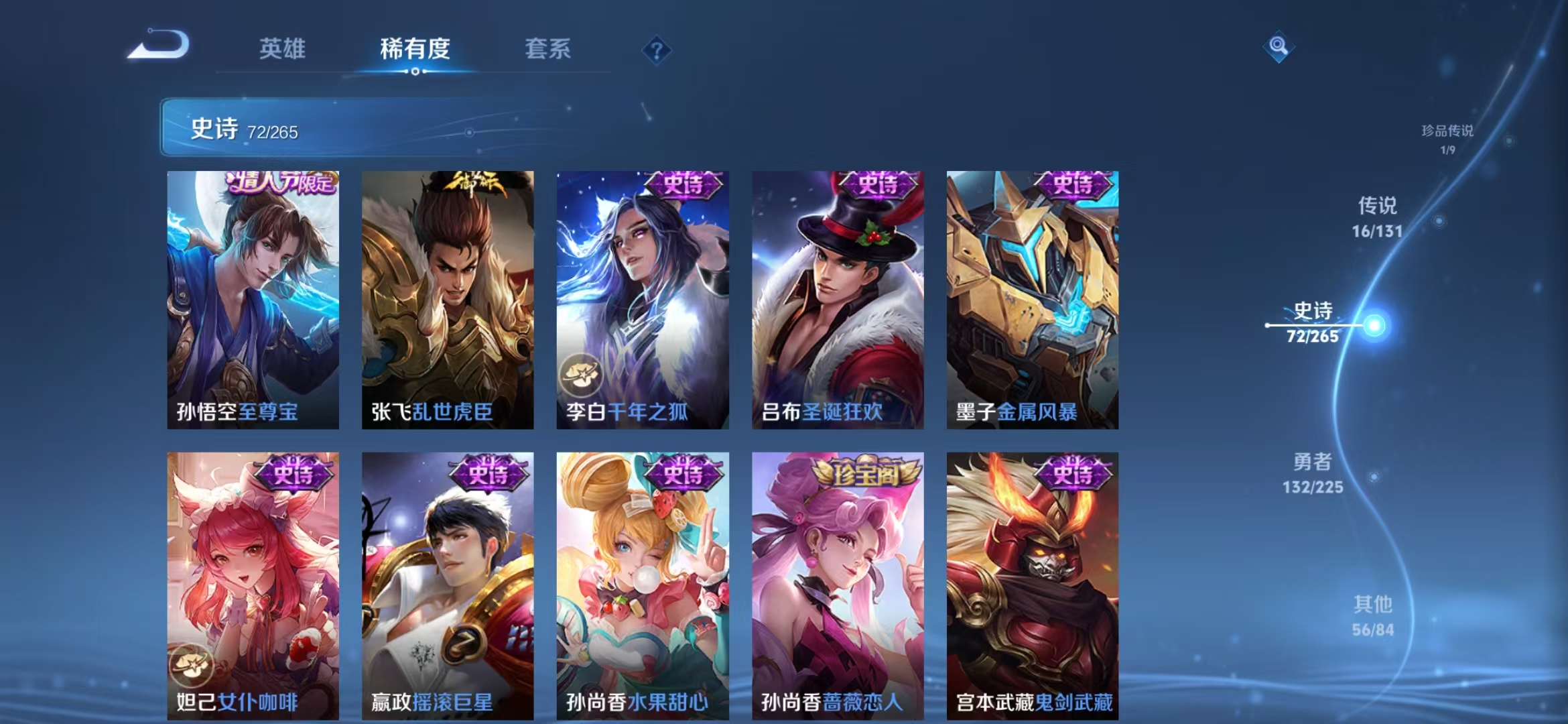This screenshot has width=1568, height=724.
Task: Switch to the 套系 tab
Action: (549, 48)
